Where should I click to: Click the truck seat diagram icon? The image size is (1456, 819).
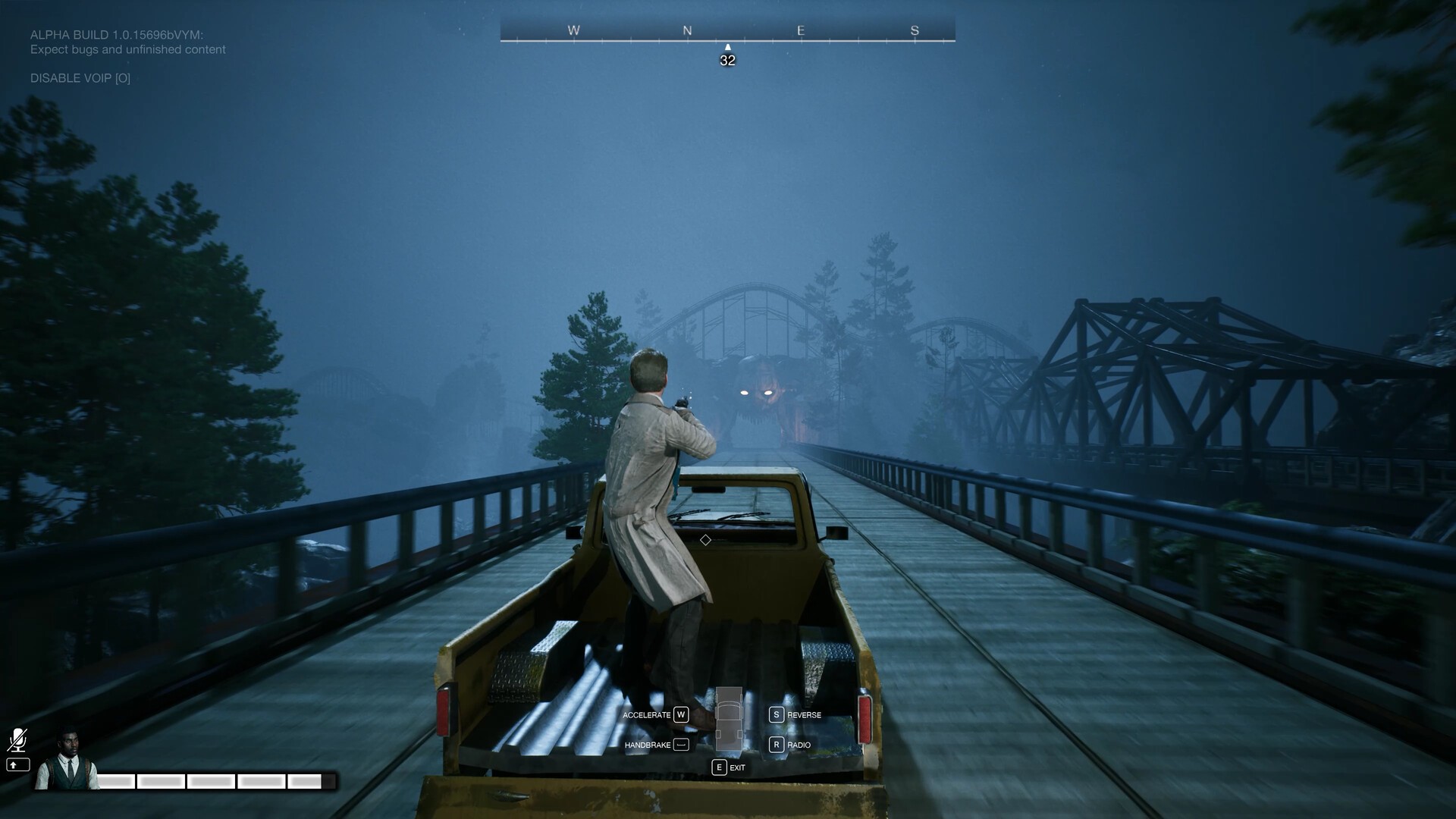point(729,717)
